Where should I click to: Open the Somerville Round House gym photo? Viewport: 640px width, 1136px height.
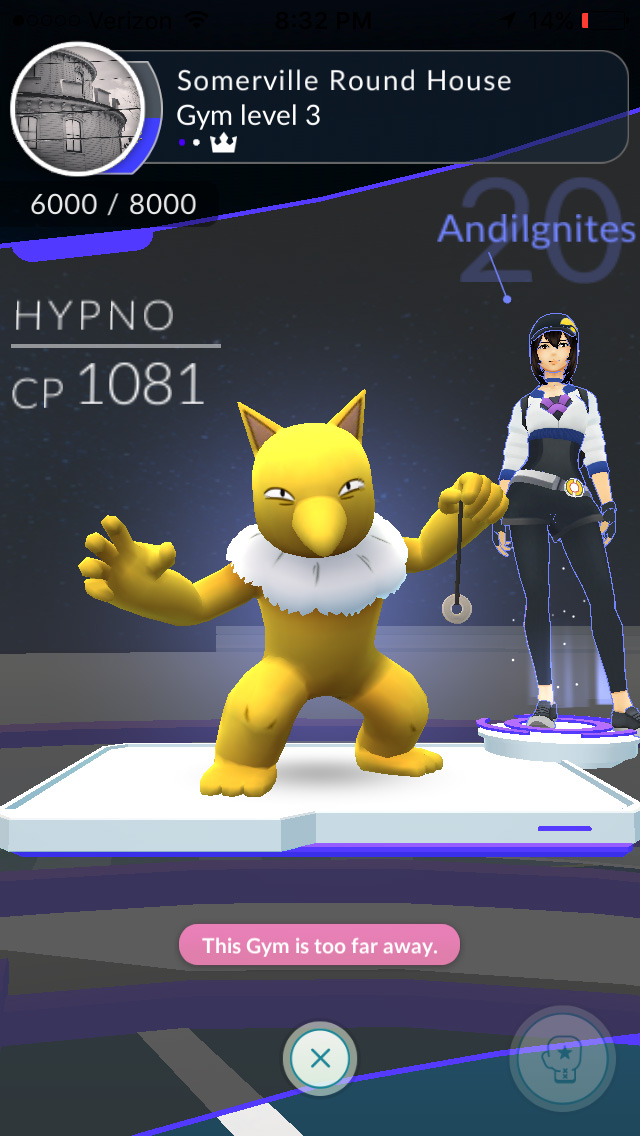click(x=78, y=110)
